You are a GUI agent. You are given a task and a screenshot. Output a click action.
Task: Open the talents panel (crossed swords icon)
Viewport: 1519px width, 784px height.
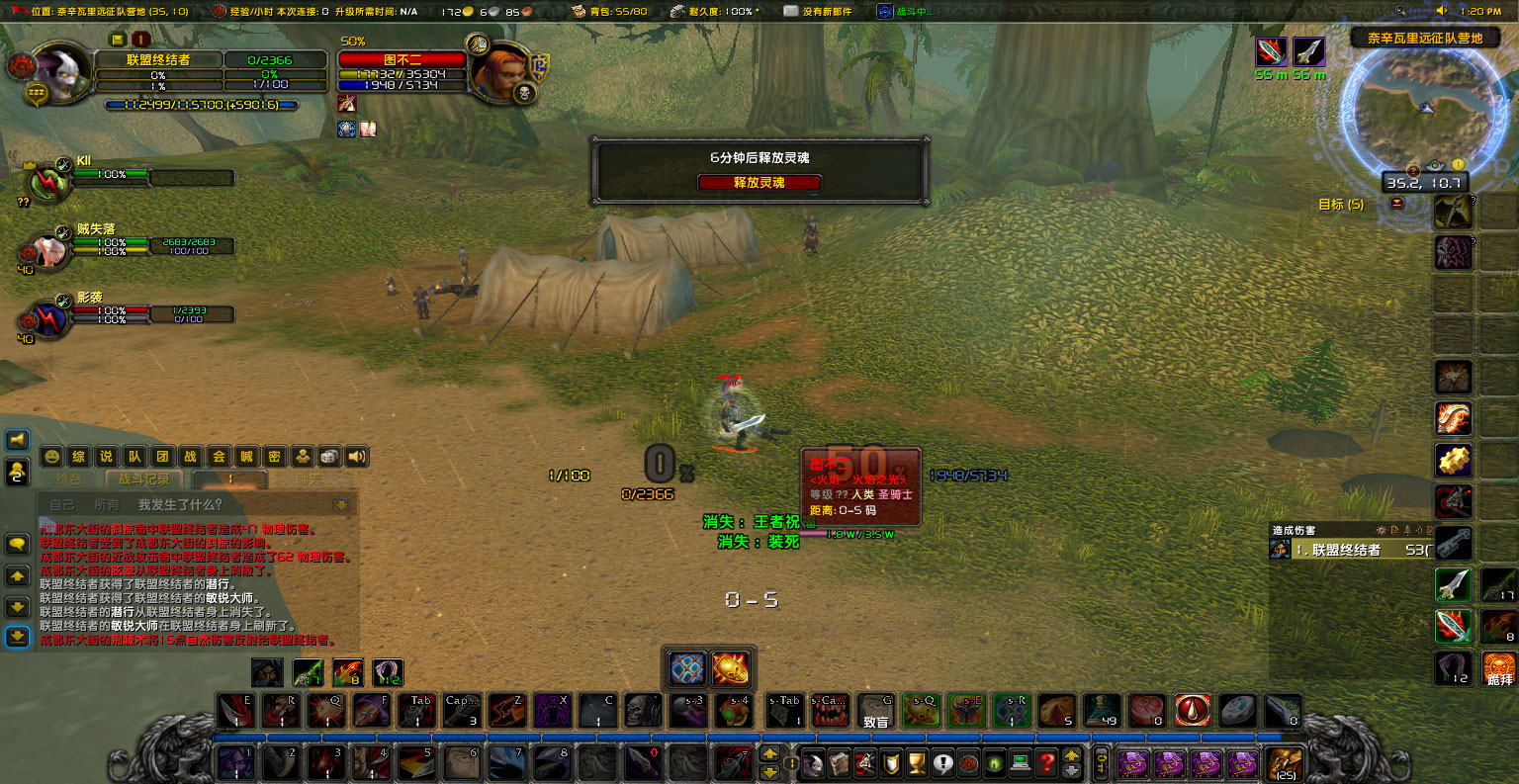pos(867,764)
